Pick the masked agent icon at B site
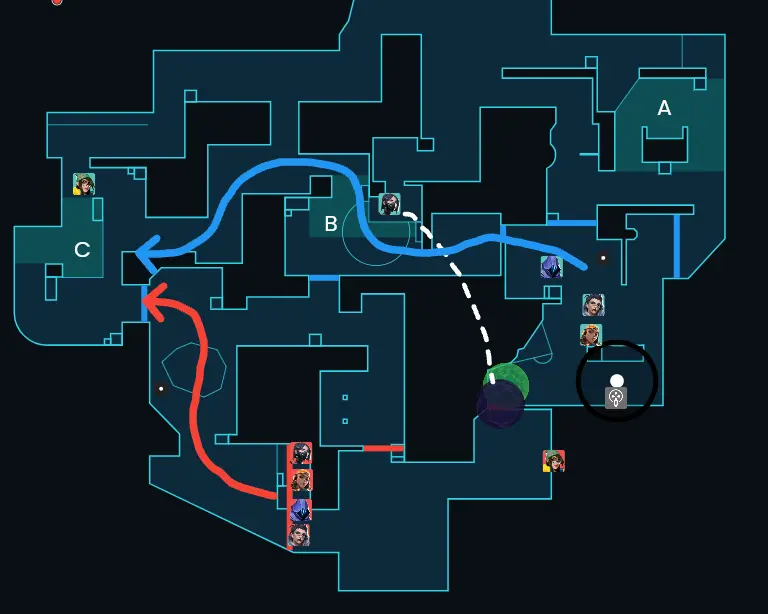 click(x=390, y=205)
